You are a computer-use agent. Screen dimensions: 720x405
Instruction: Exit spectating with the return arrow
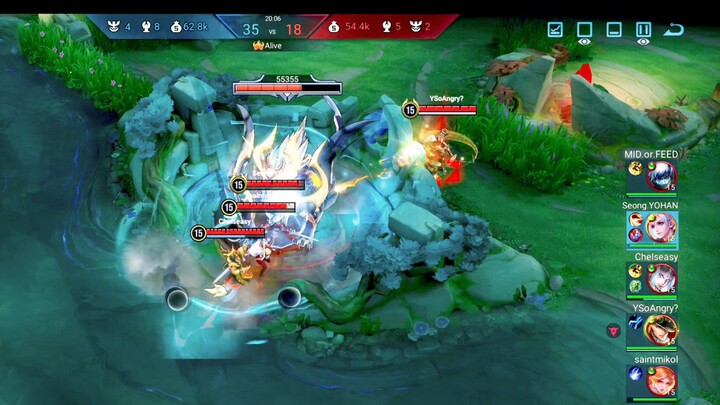pyautogui.click(x=674, y=29)
